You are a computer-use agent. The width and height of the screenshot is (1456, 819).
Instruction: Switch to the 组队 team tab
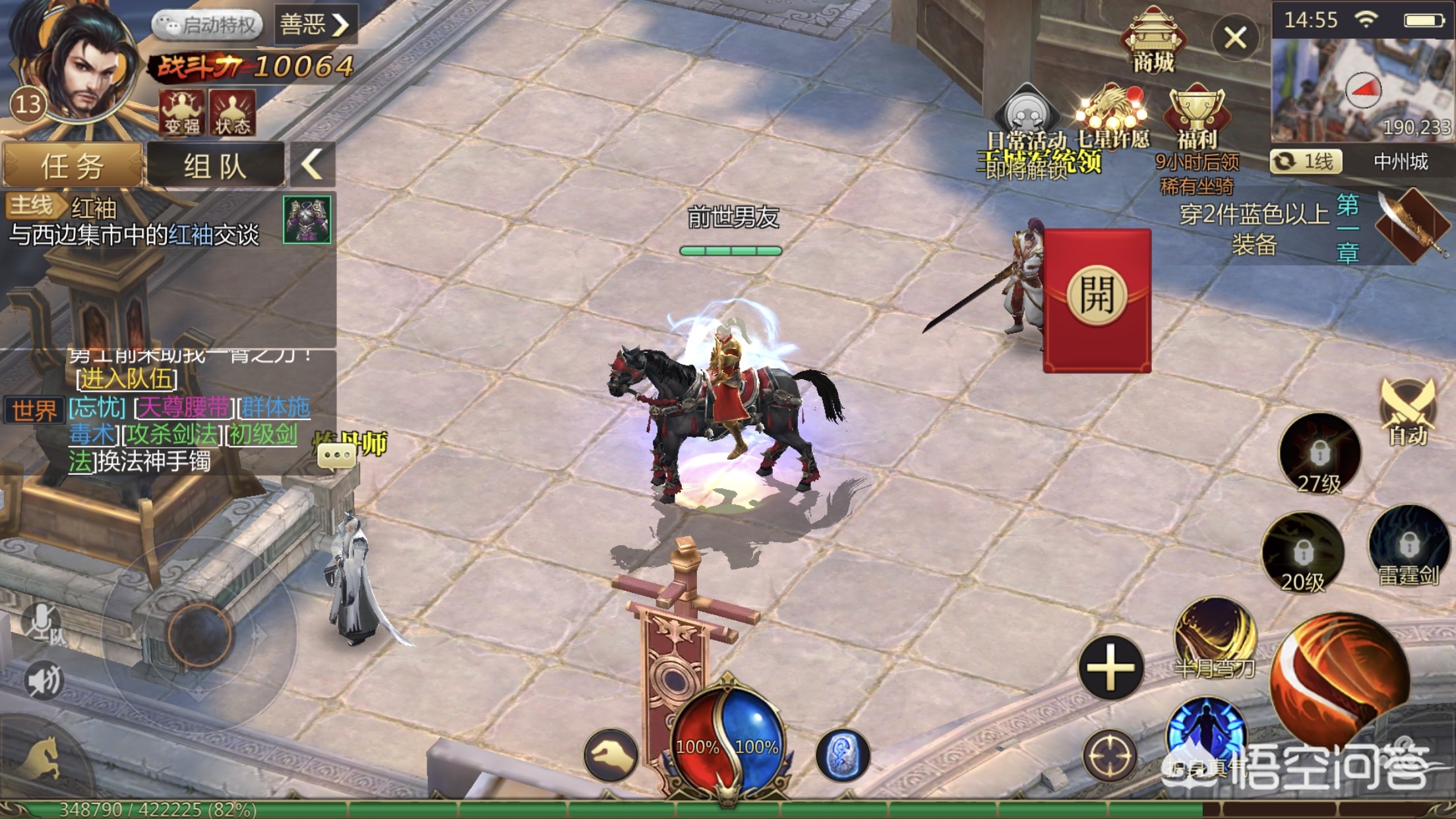(215, 165)
